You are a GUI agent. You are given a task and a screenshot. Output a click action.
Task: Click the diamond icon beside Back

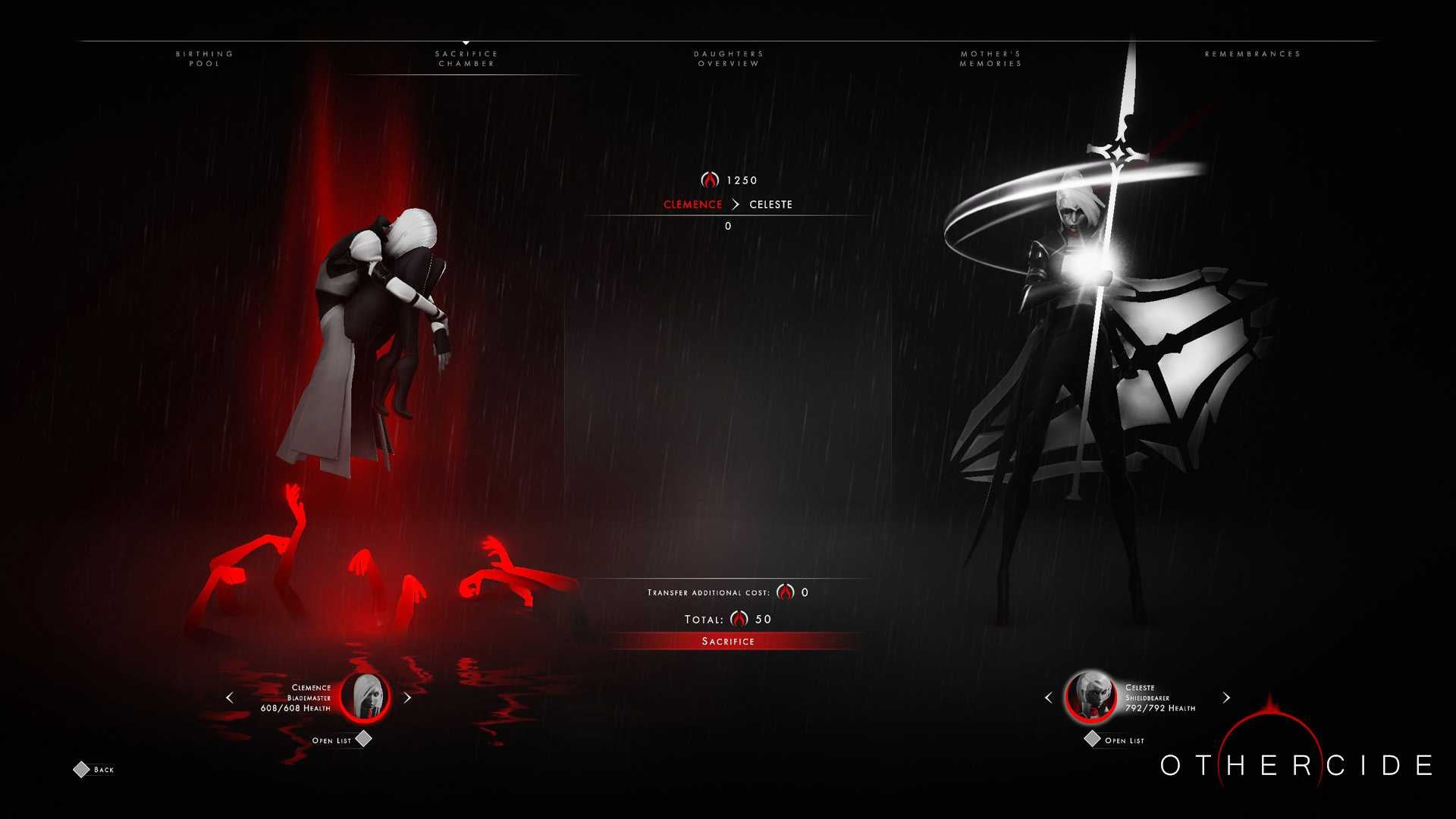click(81, 769)
